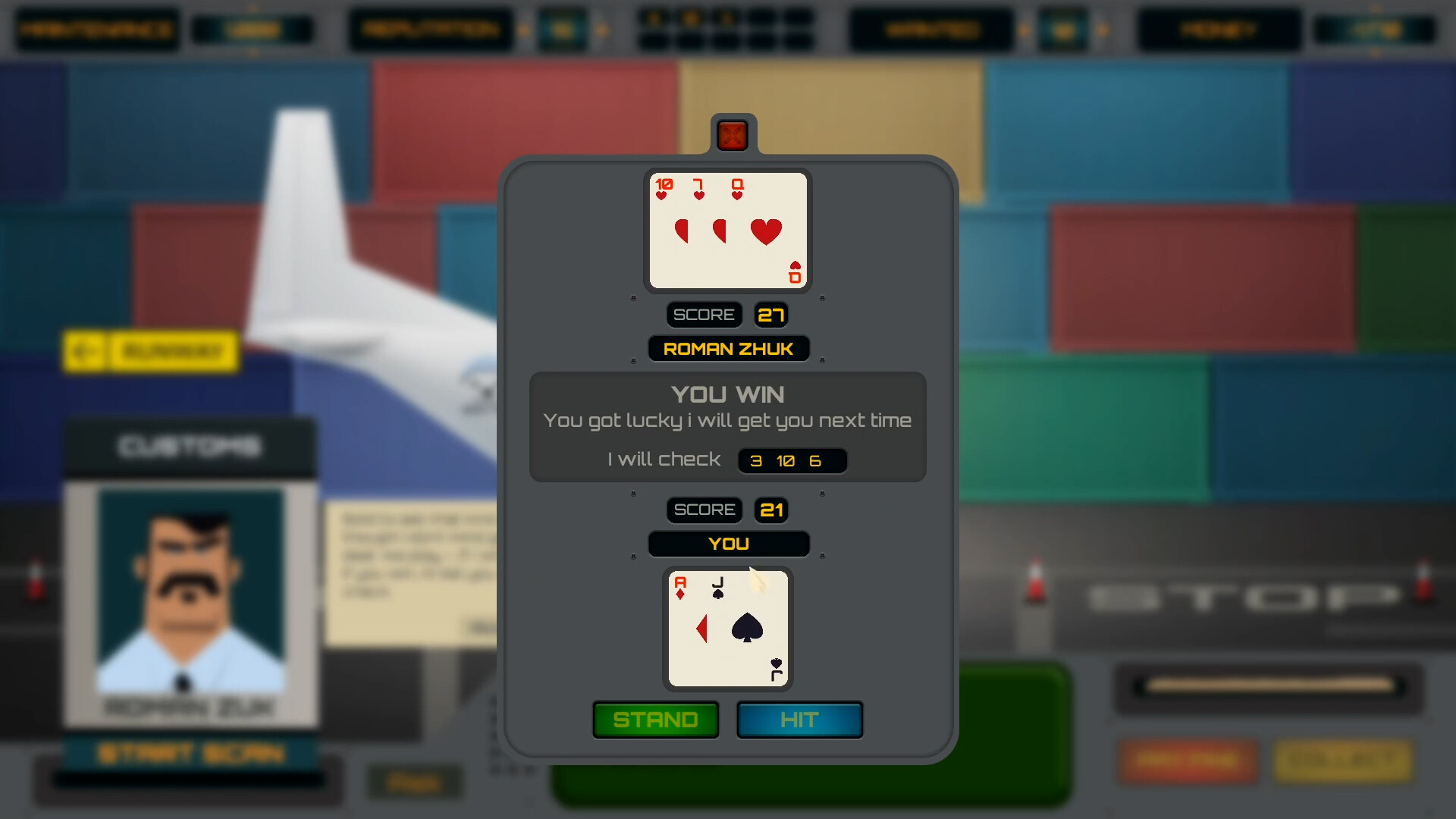Click the ROMAN ZHUK name plate

[727, 348]
